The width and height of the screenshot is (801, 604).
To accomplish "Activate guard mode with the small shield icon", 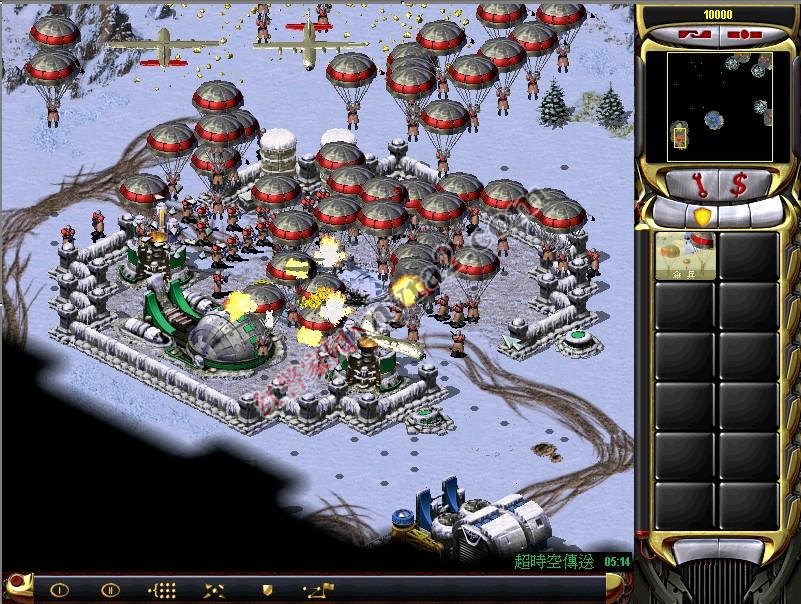I will (267, 590).
